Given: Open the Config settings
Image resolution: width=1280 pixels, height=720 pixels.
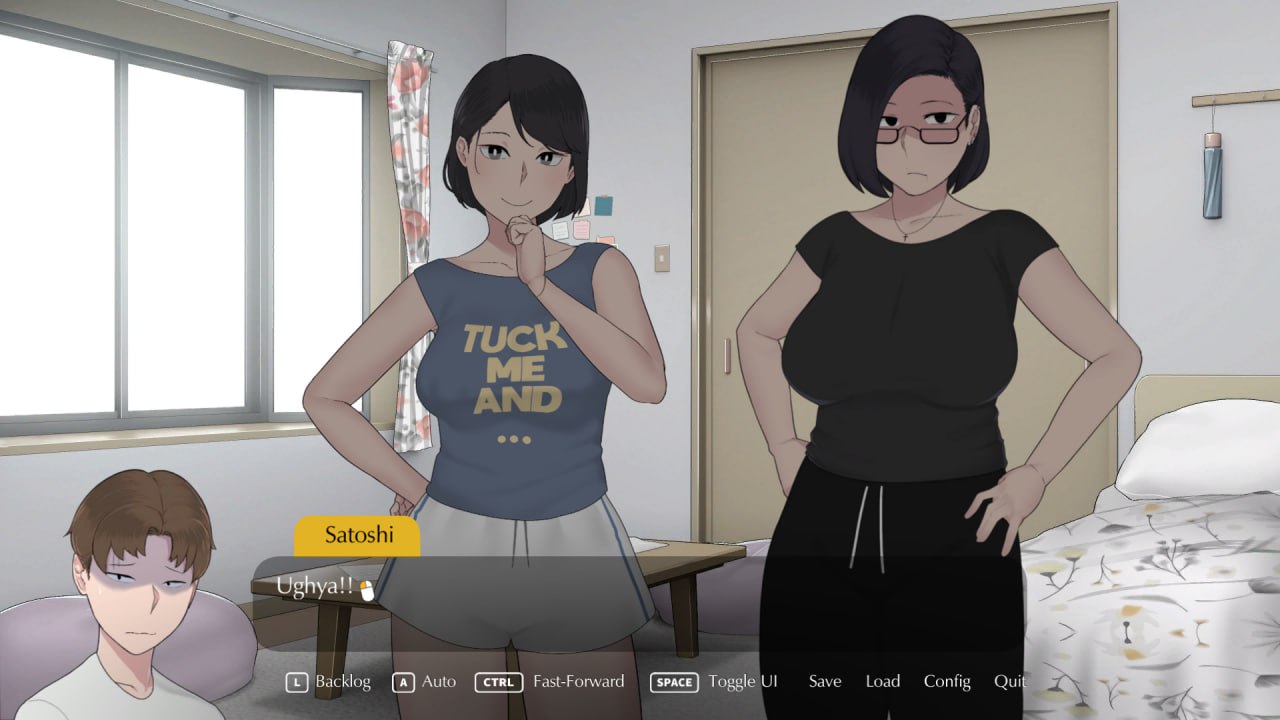Looking at the screenshot, I should [946, 681].
